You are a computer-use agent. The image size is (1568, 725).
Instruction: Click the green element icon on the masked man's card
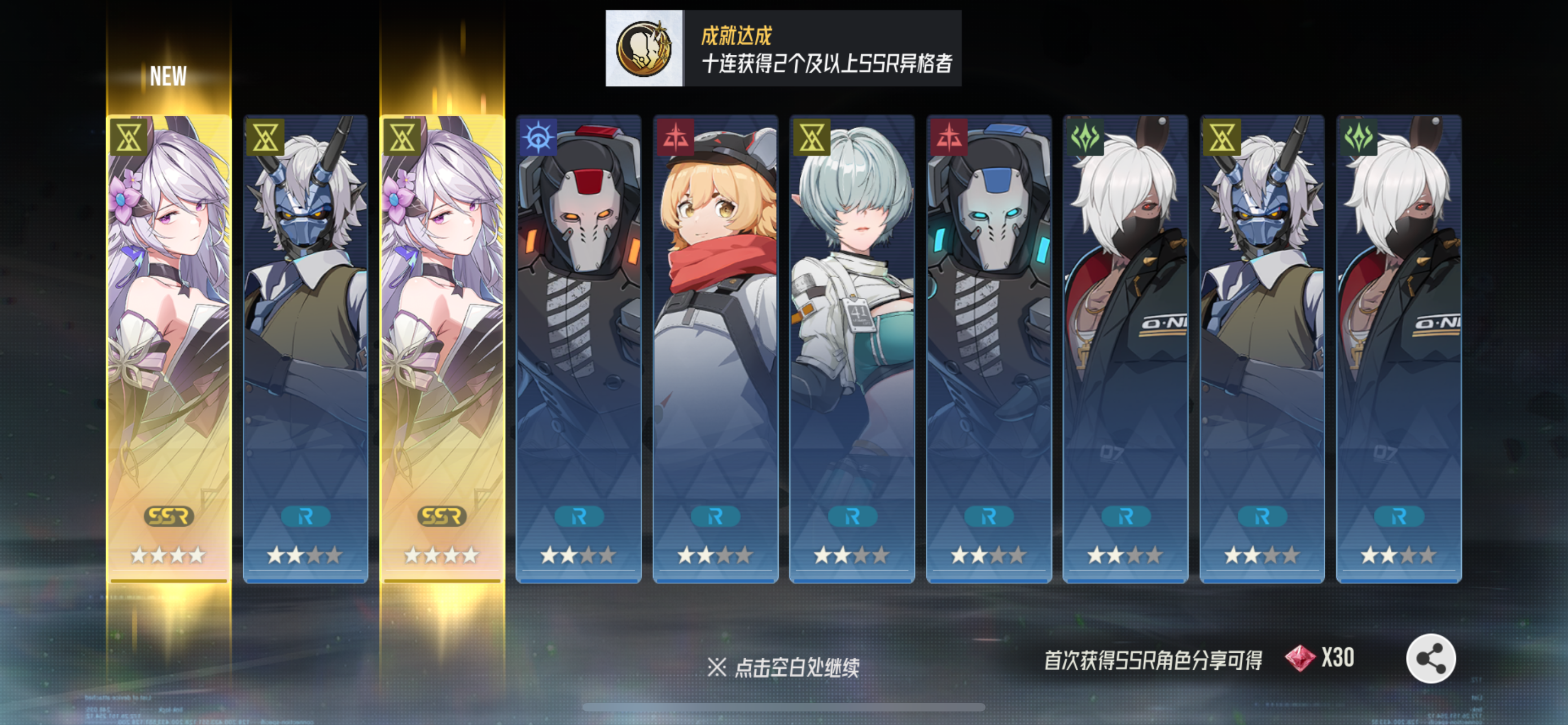(x=1086, y=135)
